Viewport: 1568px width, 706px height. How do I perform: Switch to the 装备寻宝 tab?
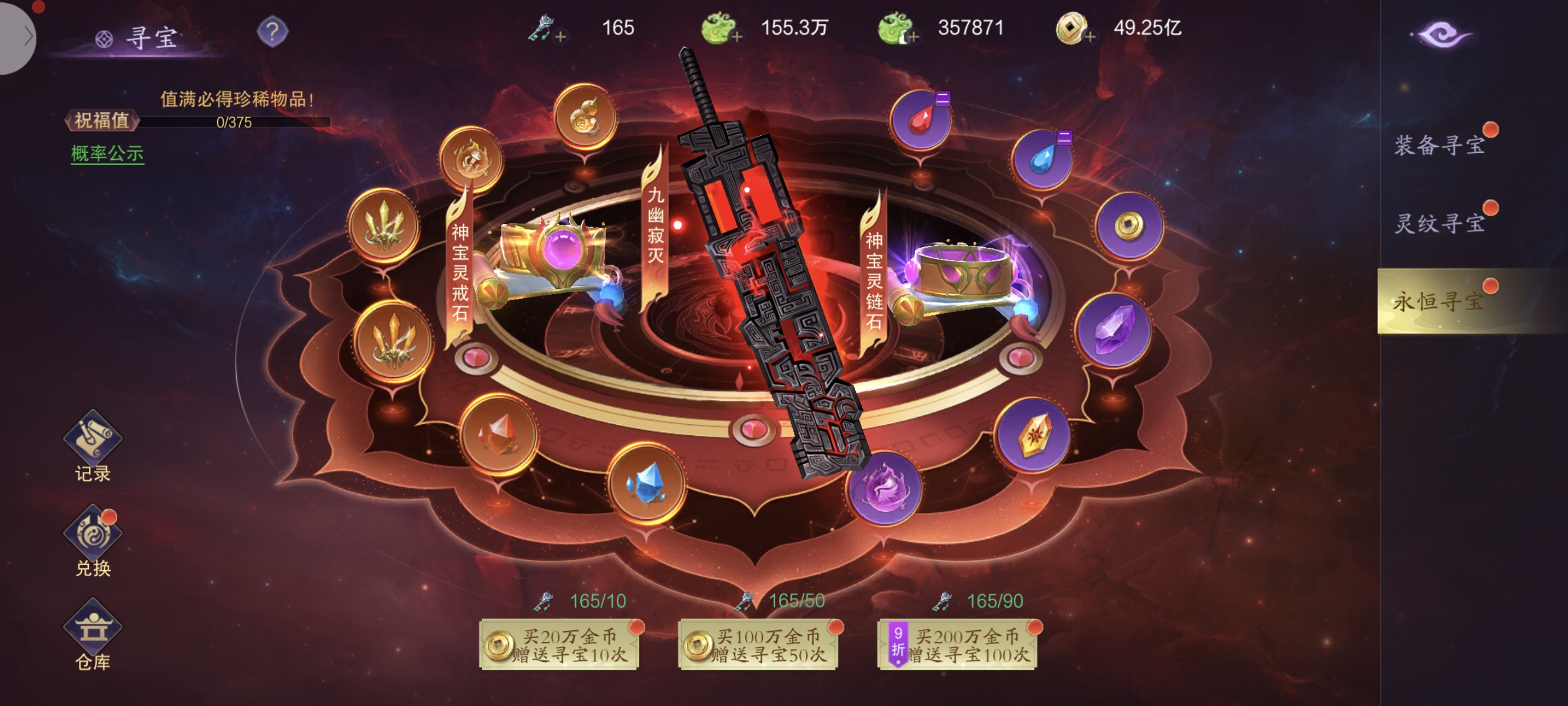(1440, 145)
